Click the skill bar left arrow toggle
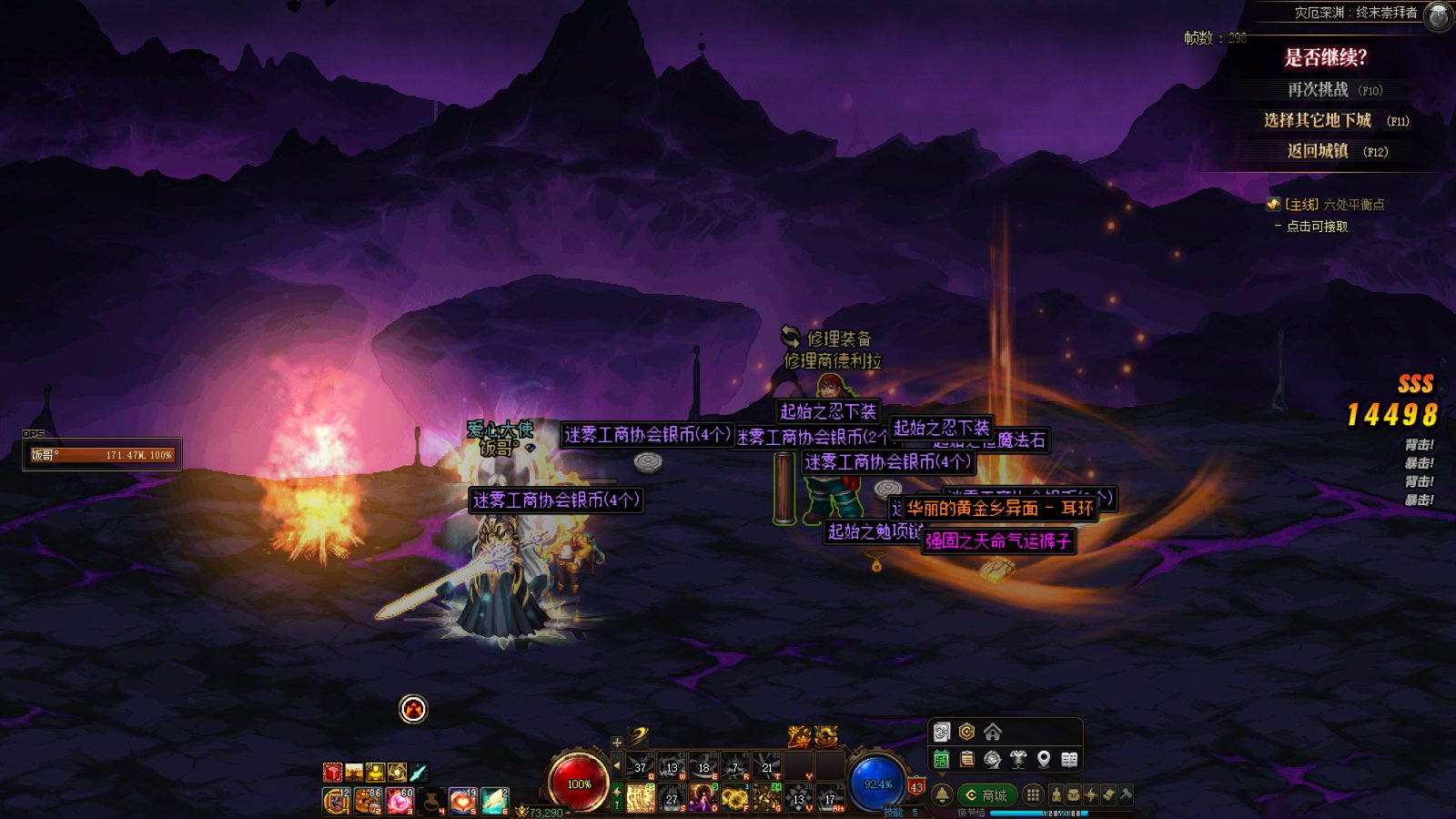This screenshot has width=1456, height=819. pyautogui.click(x=617, y=767)
